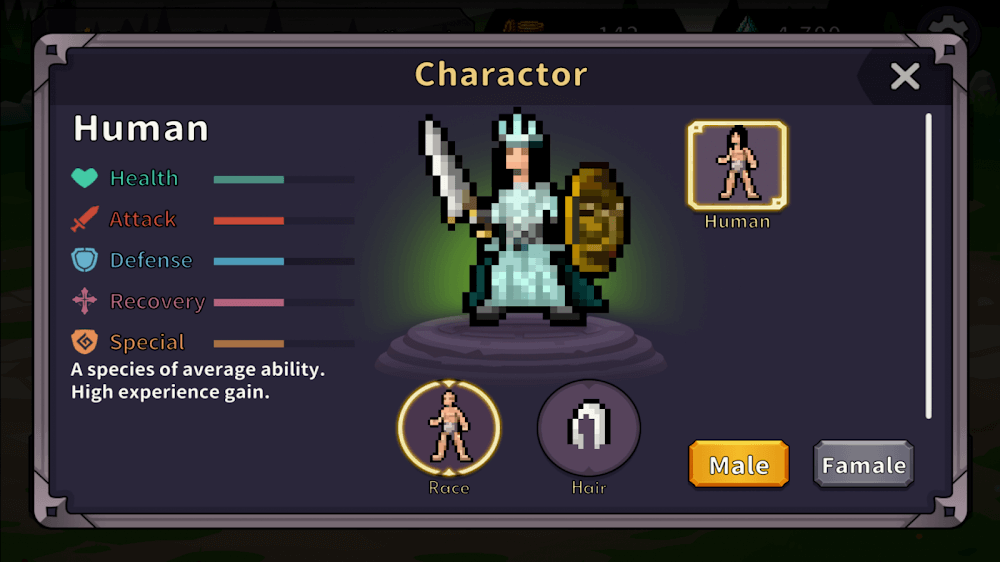Select the Male gender button
Image resolution: width=1000 pixels, height=562 pixels.
(x=739, y=465)
